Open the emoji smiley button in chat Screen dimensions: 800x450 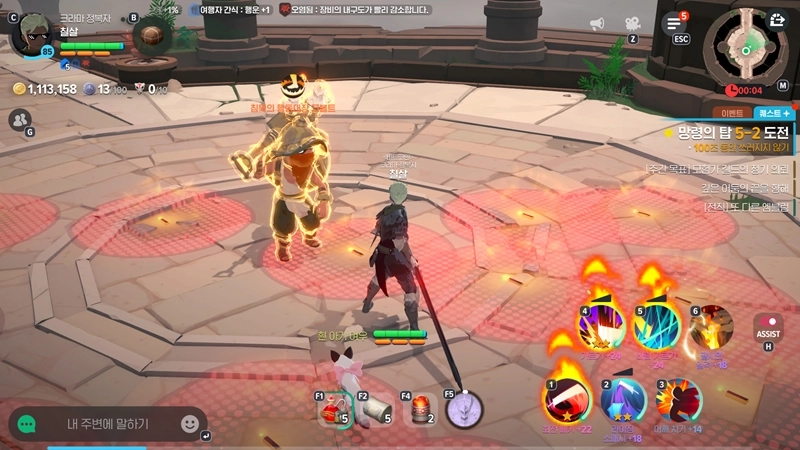coord(190,424)
